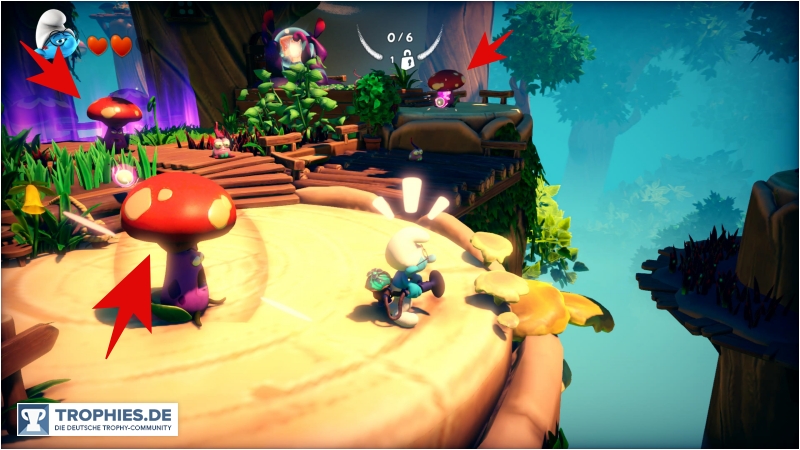Open the Trophies.de watermark logo
The height and width of the screenshot is (450, 800).
tap(97, 419)
